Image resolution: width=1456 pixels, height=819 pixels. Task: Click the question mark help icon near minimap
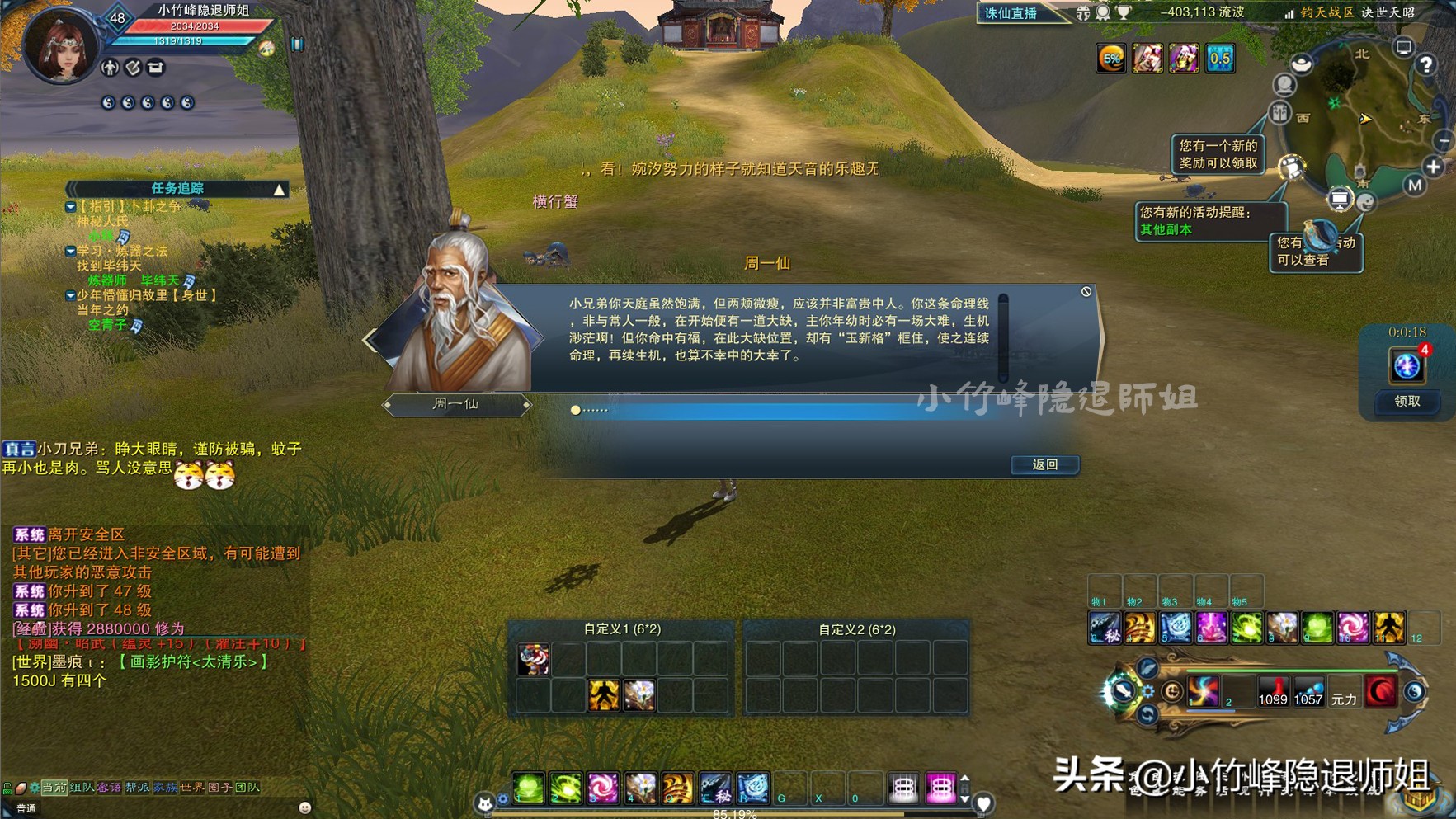[1427, 64]
